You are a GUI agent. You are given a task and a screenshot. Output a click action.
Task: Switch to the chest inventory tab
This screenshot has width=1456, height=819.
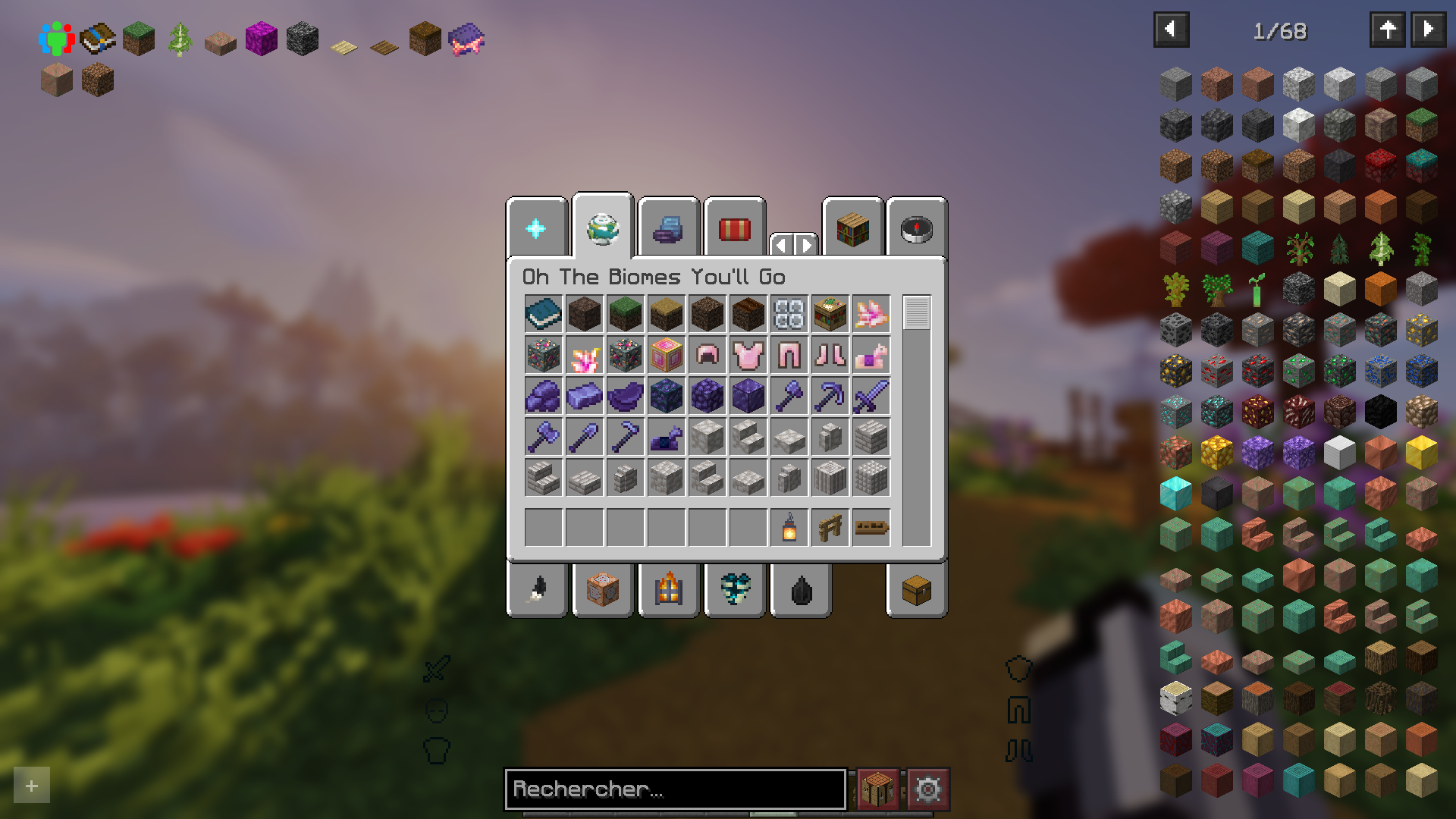tap(915, 591)
